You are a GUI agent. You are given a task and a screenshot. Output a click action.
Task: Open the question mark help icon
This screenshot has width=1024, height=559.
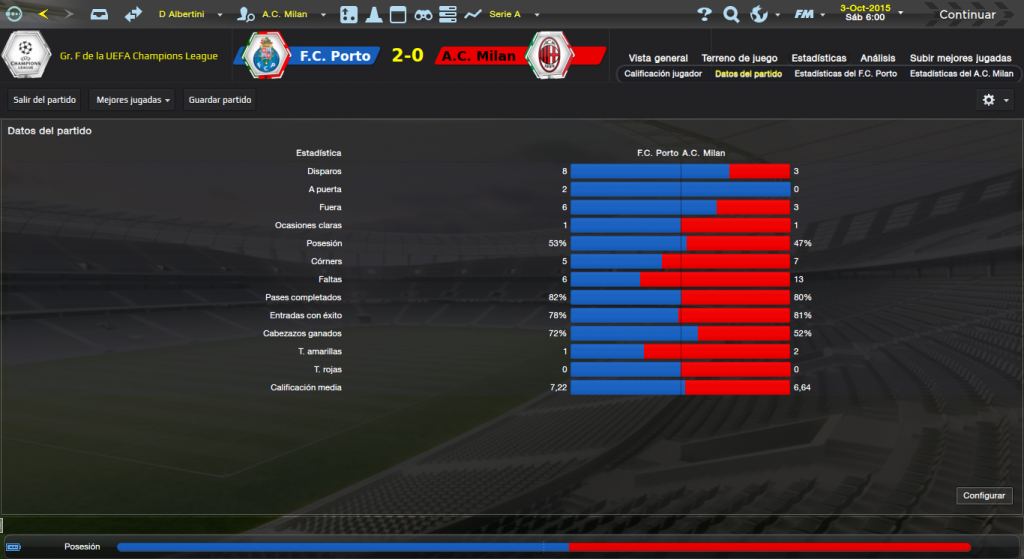704,14
